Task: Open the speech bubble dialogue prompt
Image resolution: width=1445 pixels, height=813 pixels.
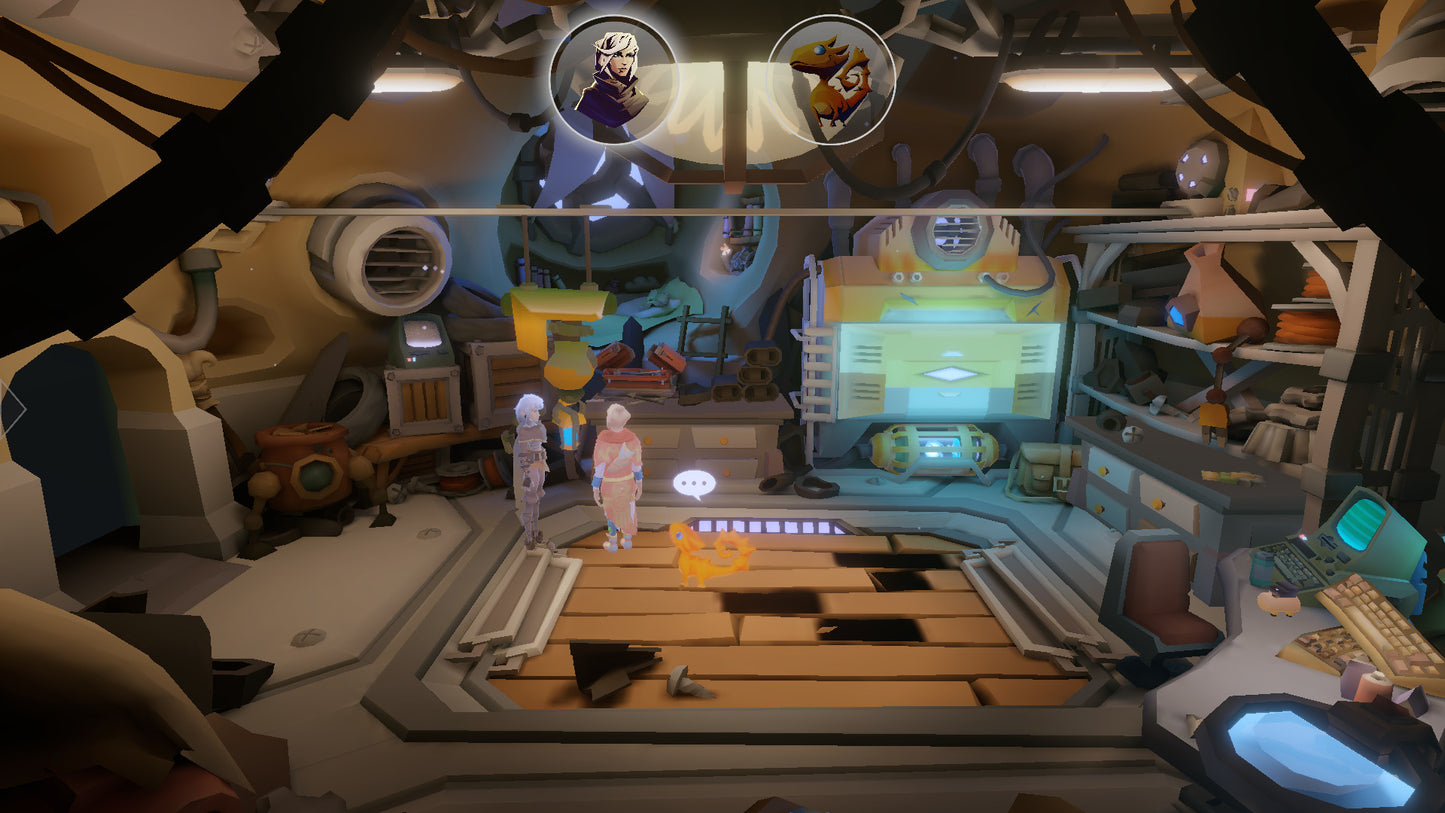Action: coord(694,485)
